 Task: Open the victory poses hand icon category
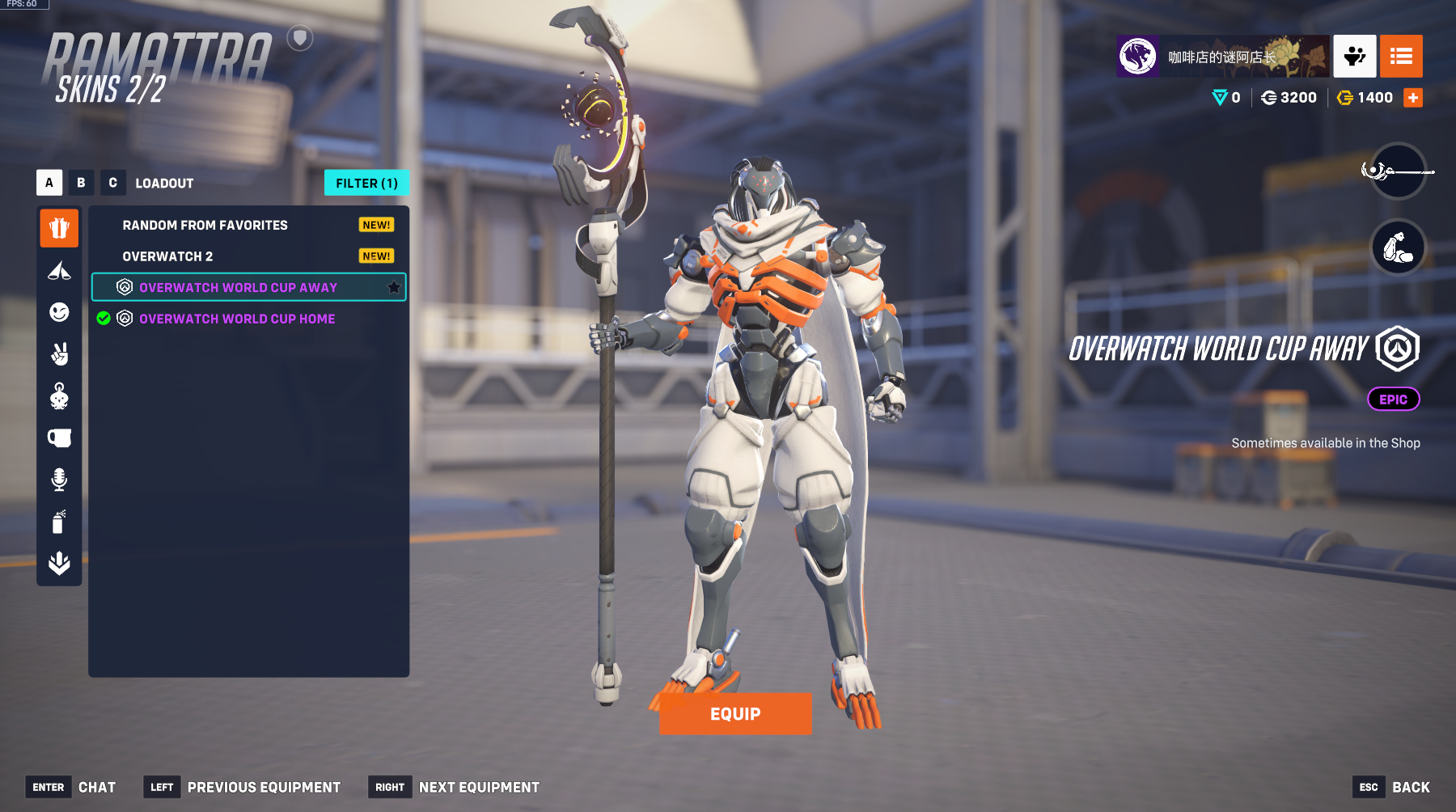(59, 354)
